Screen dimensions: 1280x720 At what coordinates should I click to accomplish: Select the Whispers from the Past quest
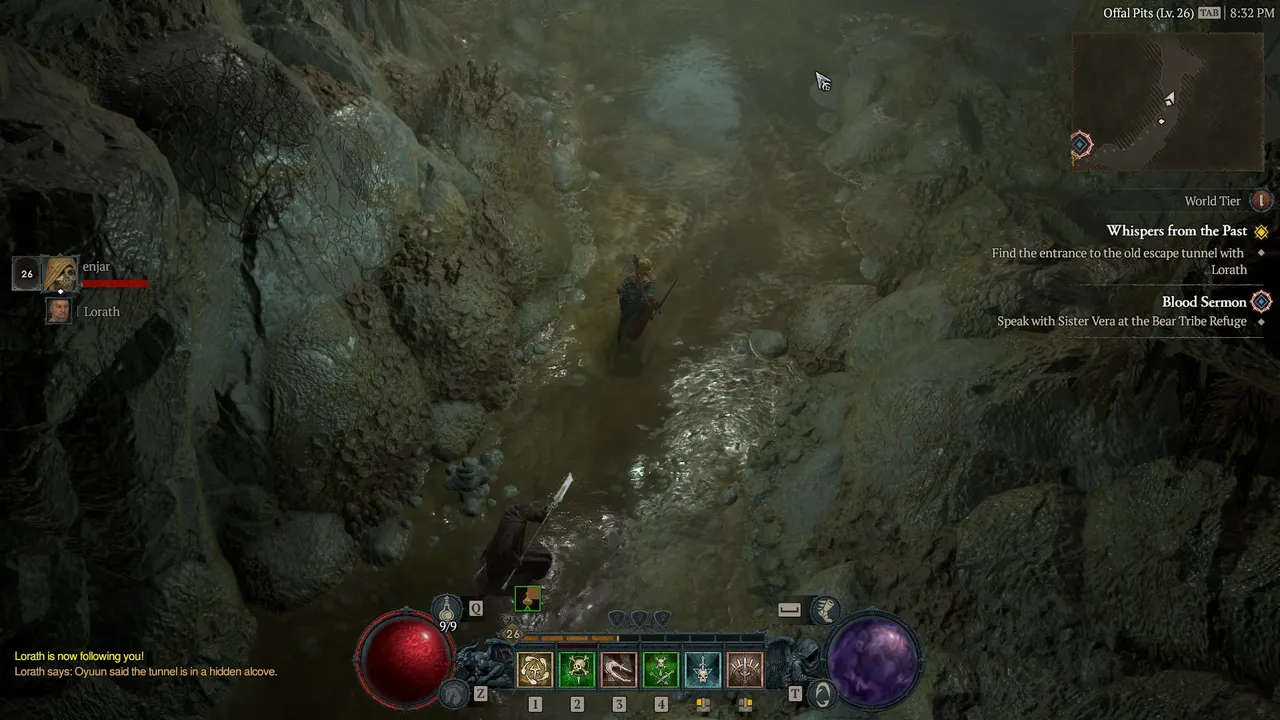pyautogui.click(x=1176, y=231)
